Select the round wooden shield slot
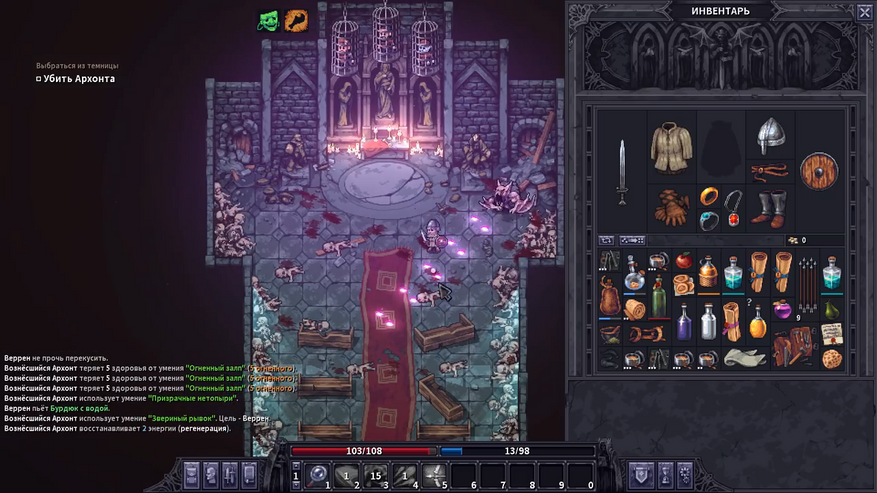877x493 pixels. [x=819, y=171]
